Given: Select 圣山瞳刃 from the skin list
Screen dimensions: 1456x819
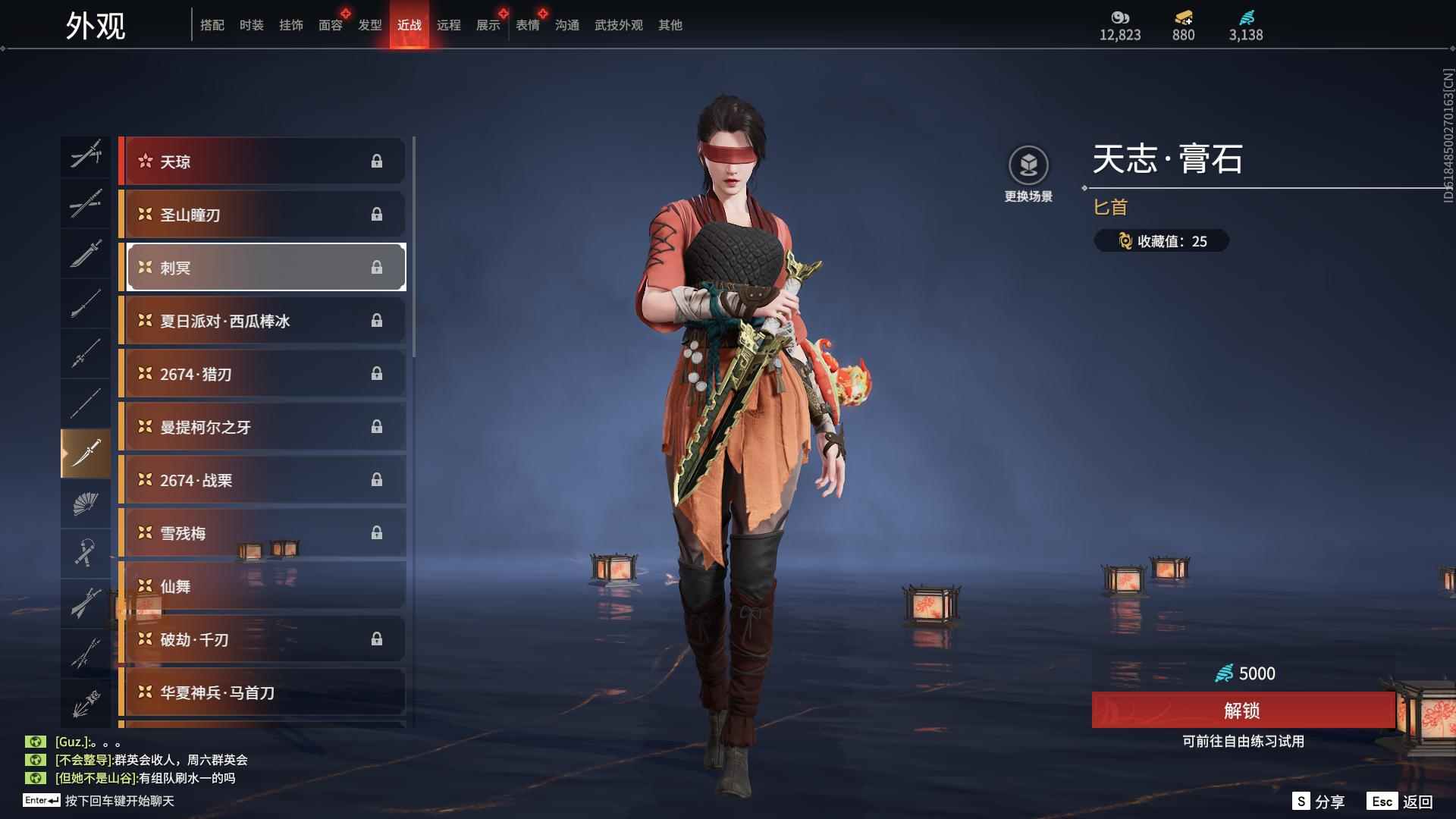Looking at the screenshot, I should click(x=262, y=215).
